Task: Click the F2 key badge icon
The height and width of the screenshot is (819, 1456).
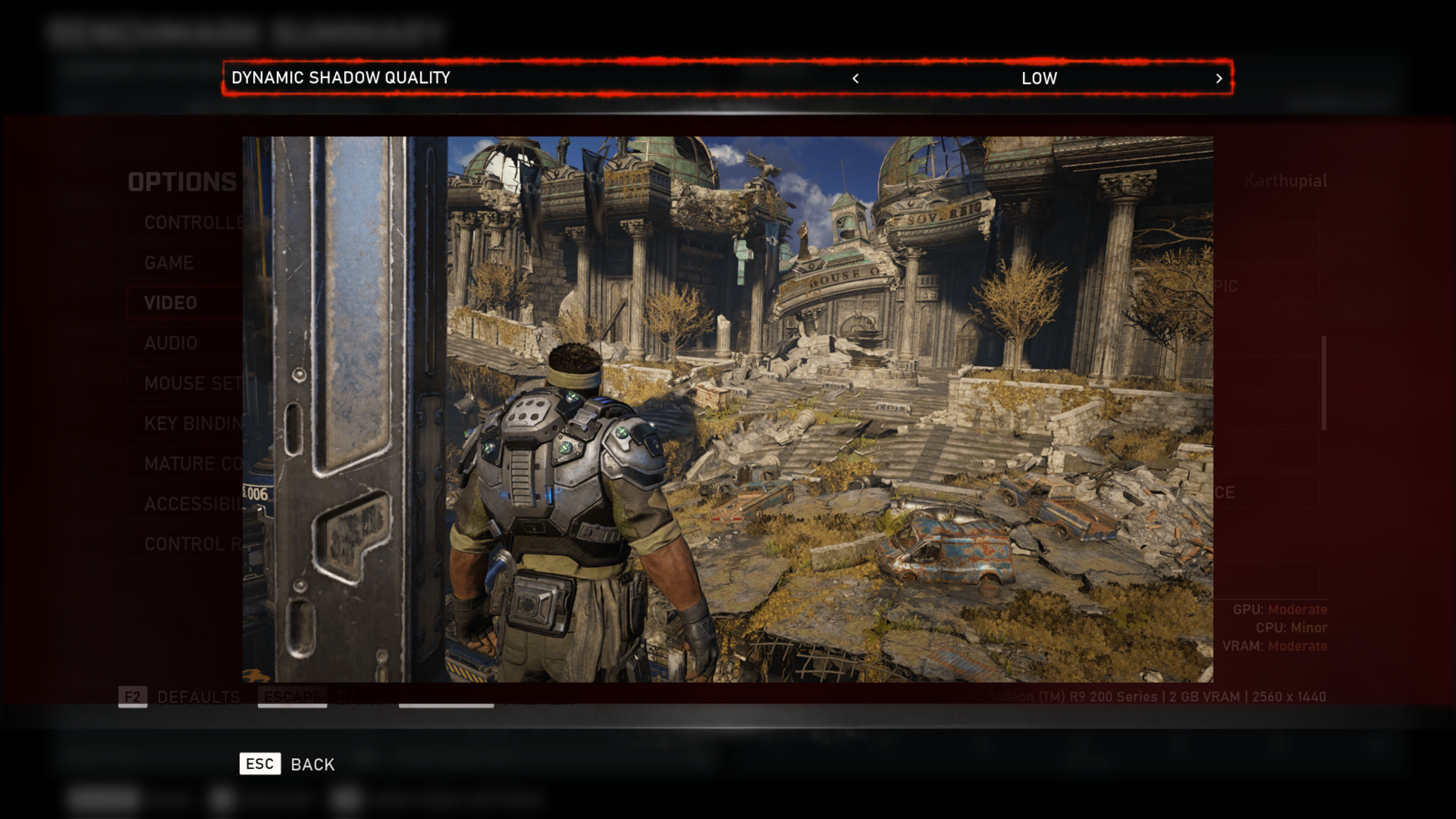Action: pos(133,696)
